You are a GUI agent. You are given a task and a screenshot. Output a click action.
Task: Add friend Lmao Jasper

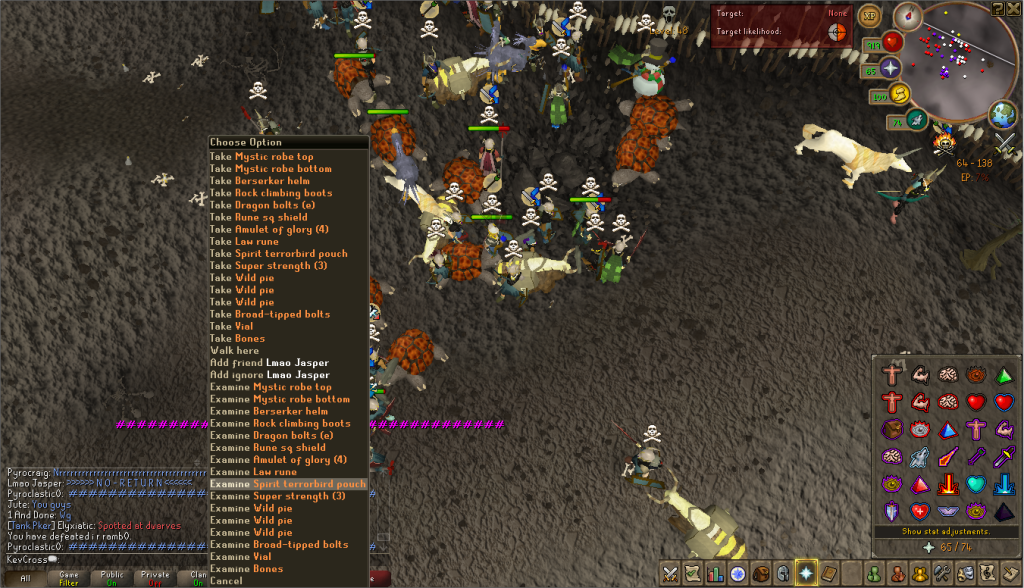269,363
